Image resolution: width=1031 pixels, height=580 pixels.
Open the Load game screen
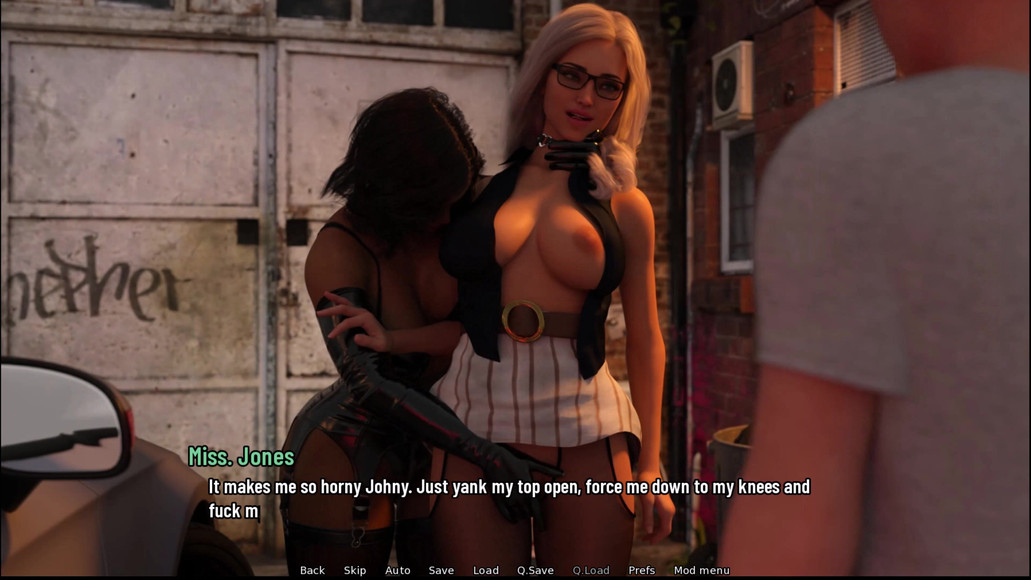tap(486, 570)
